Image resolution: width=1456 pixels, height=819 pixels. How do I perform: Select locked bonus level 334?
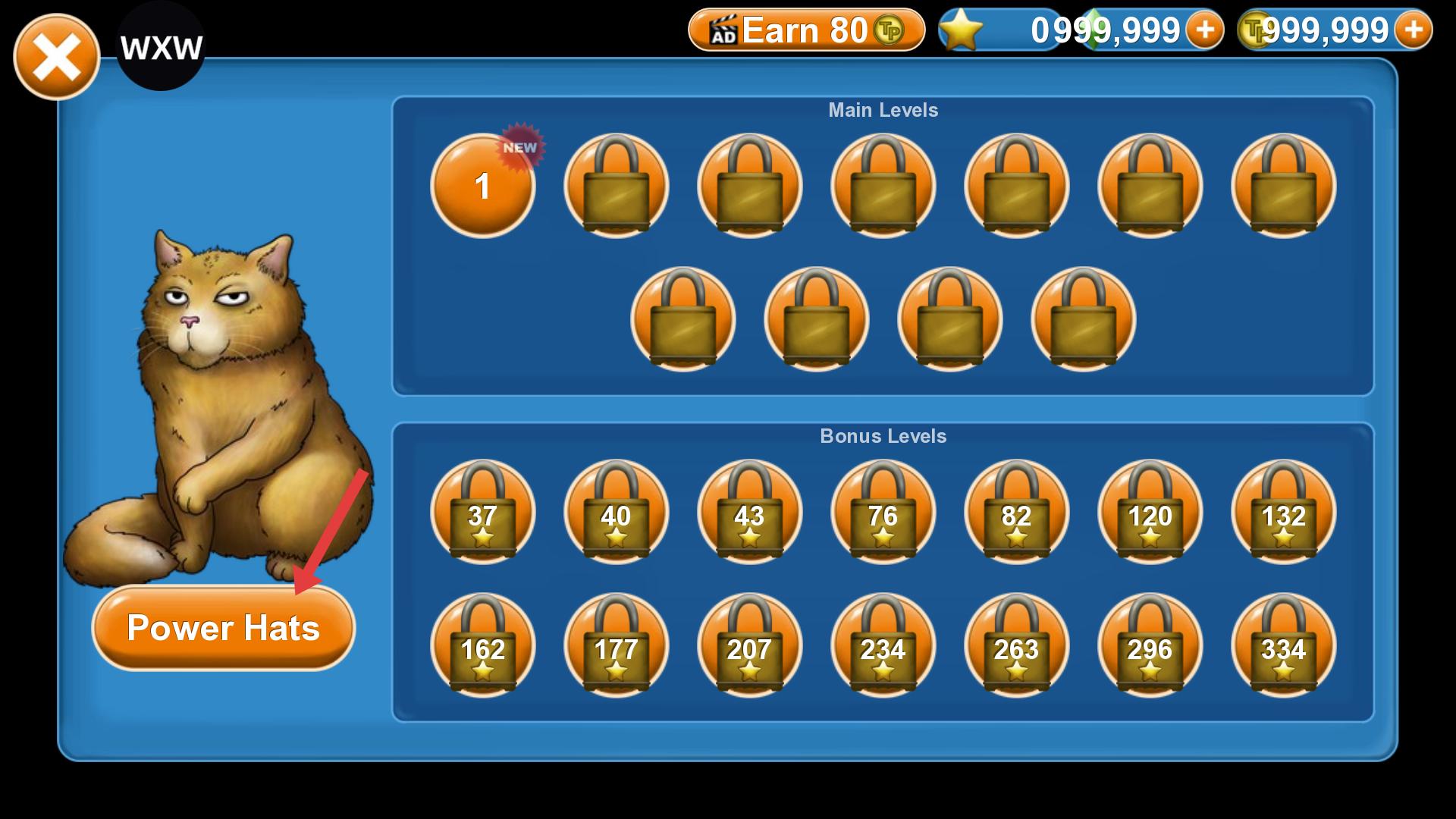[1283, 646]
